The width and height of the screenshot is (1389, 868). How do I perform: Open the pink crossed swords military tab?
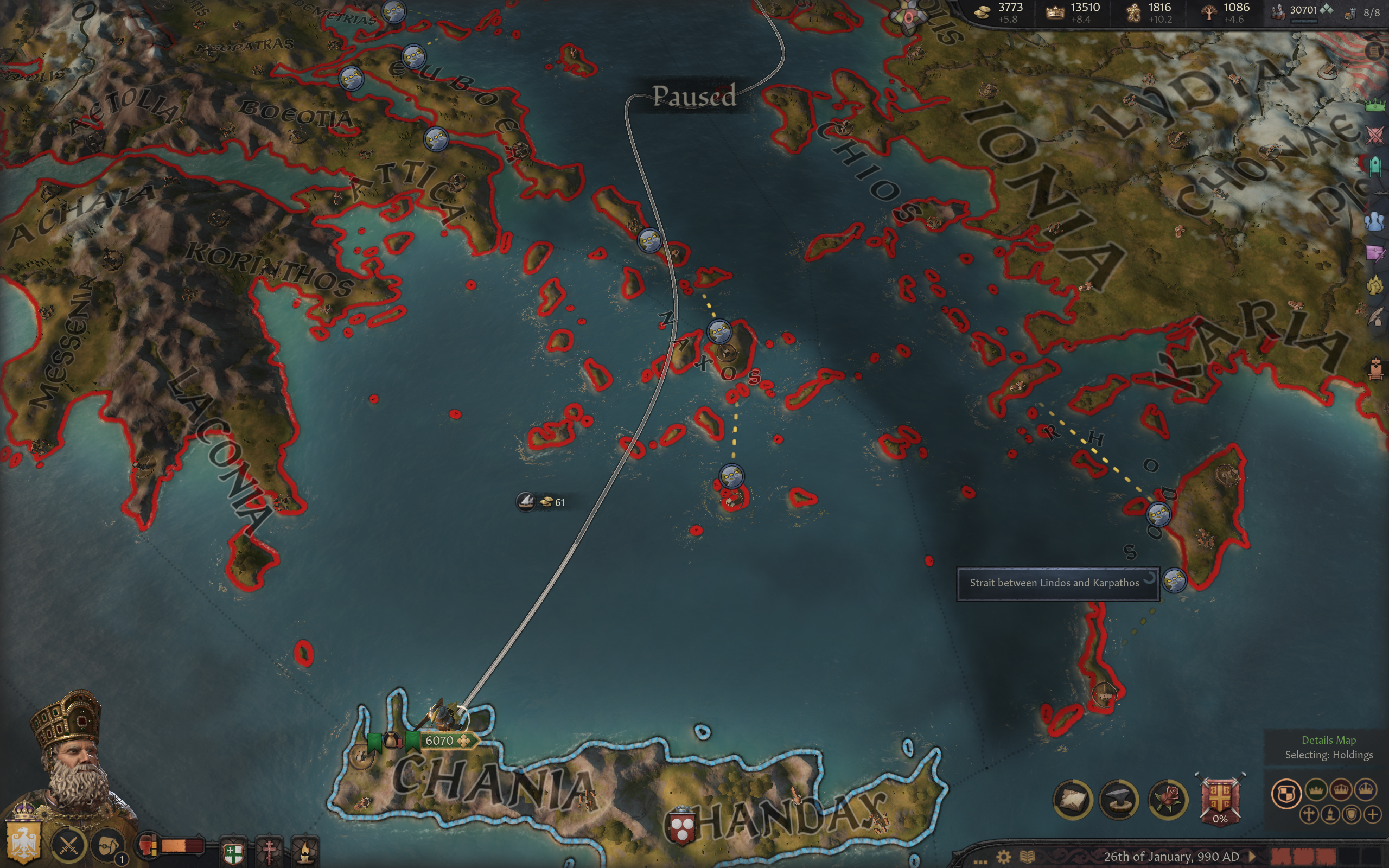1375,136
